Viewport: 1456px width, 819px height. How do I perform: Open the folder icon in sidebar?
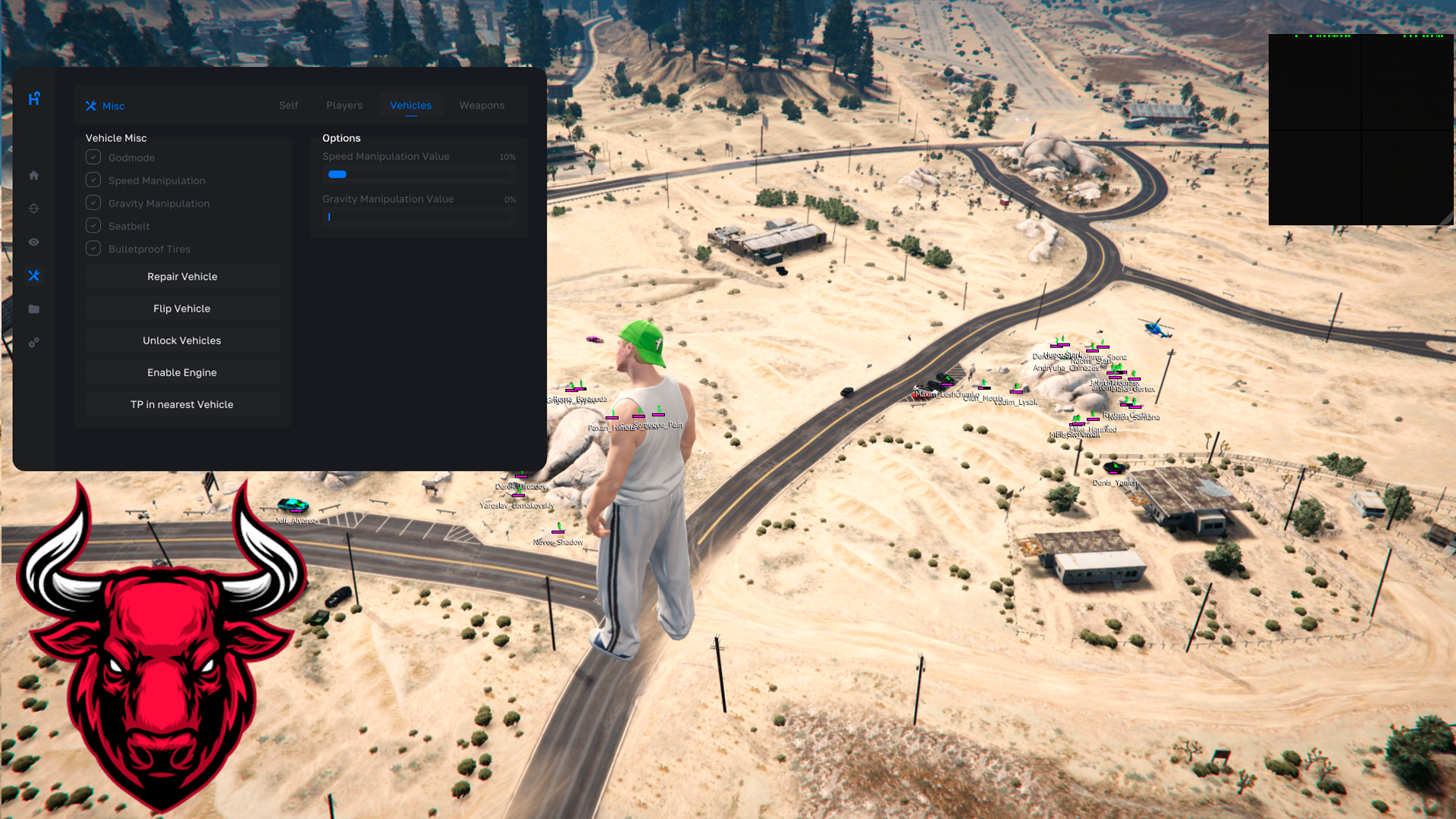(34, 309)
